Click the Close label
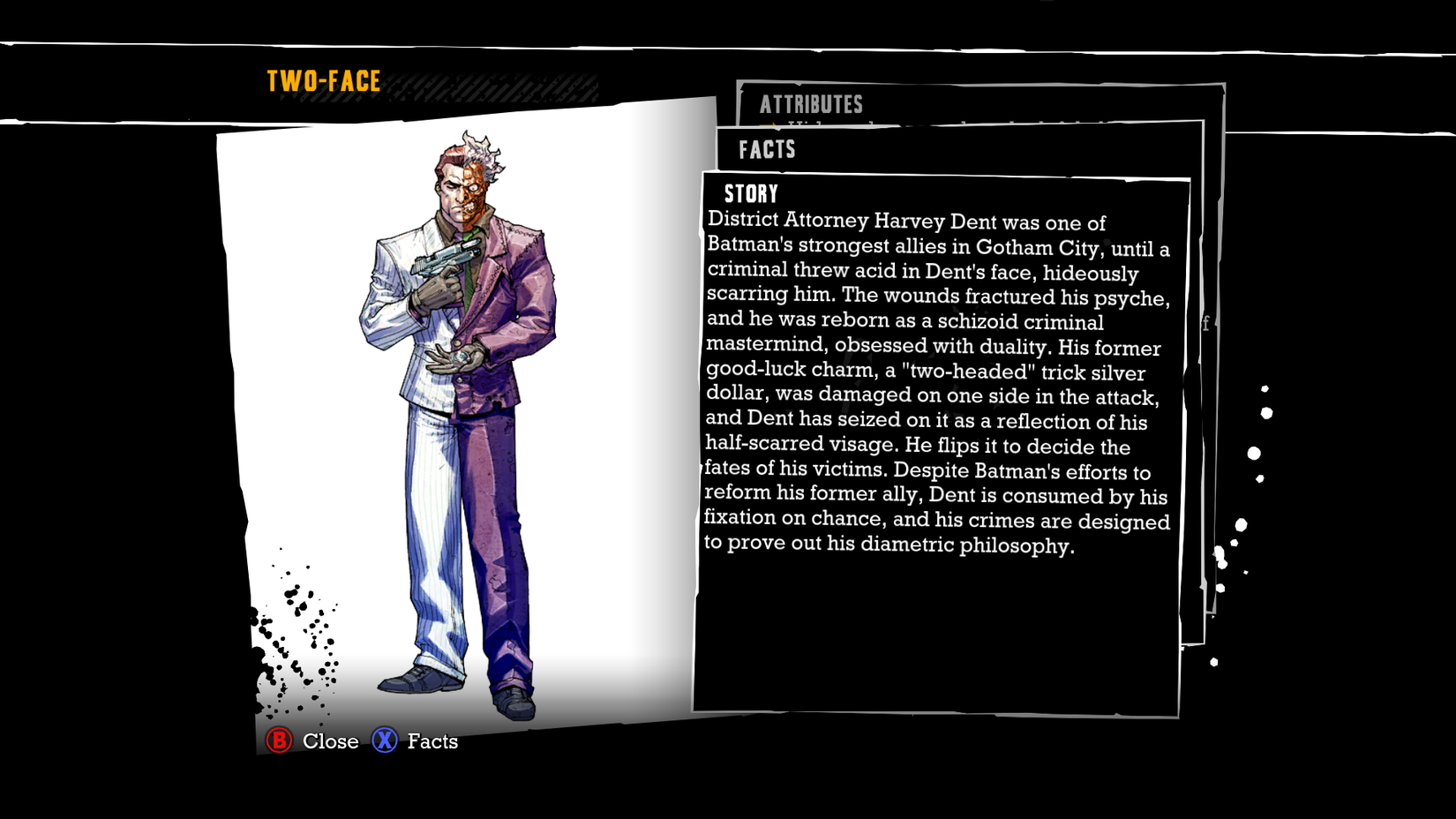This screenshot has width=1456, height=819. 331,741
